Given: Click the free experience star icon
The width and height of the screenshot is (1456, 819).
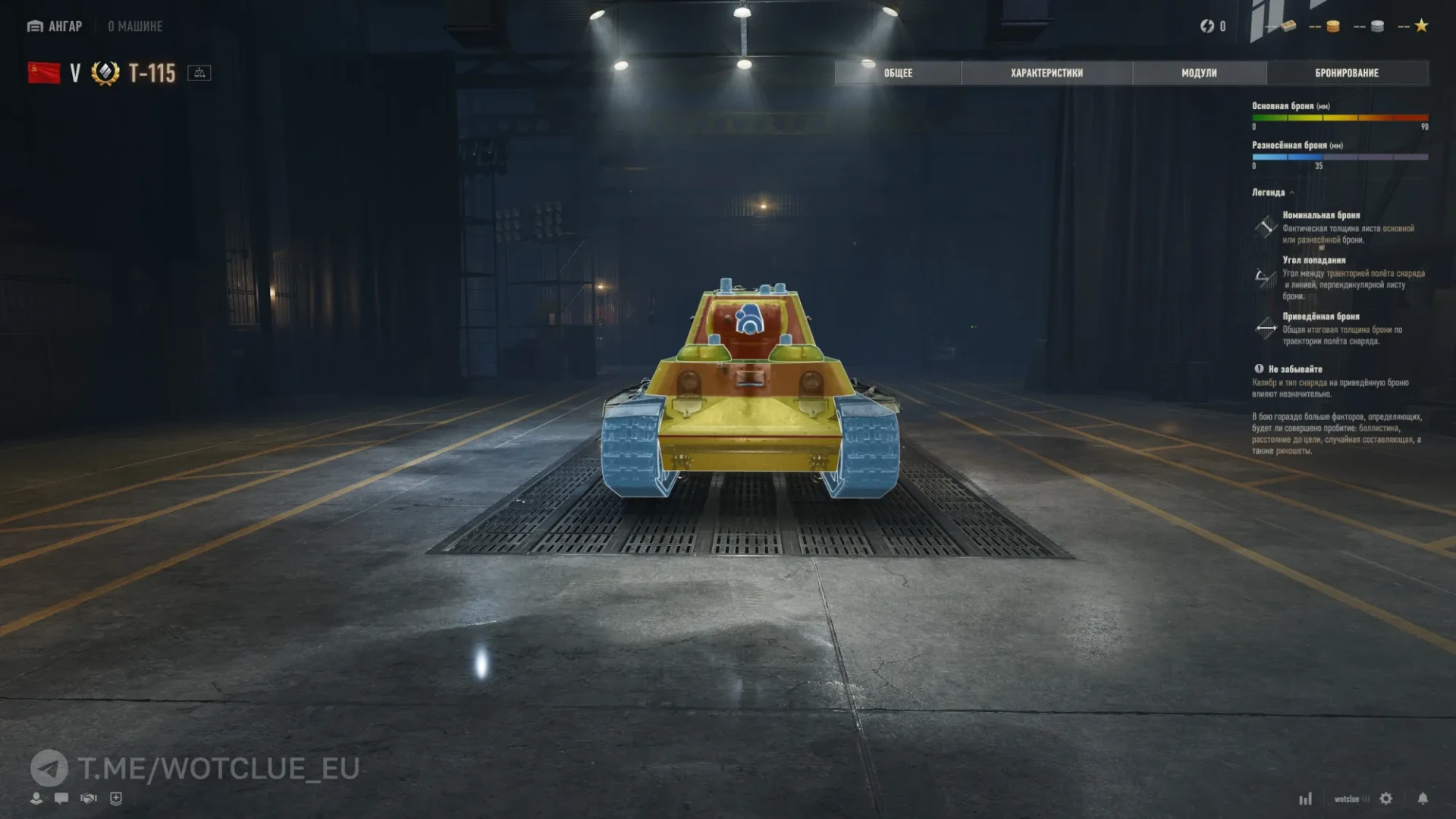Looking at the screenshot, I should 1423,25.
